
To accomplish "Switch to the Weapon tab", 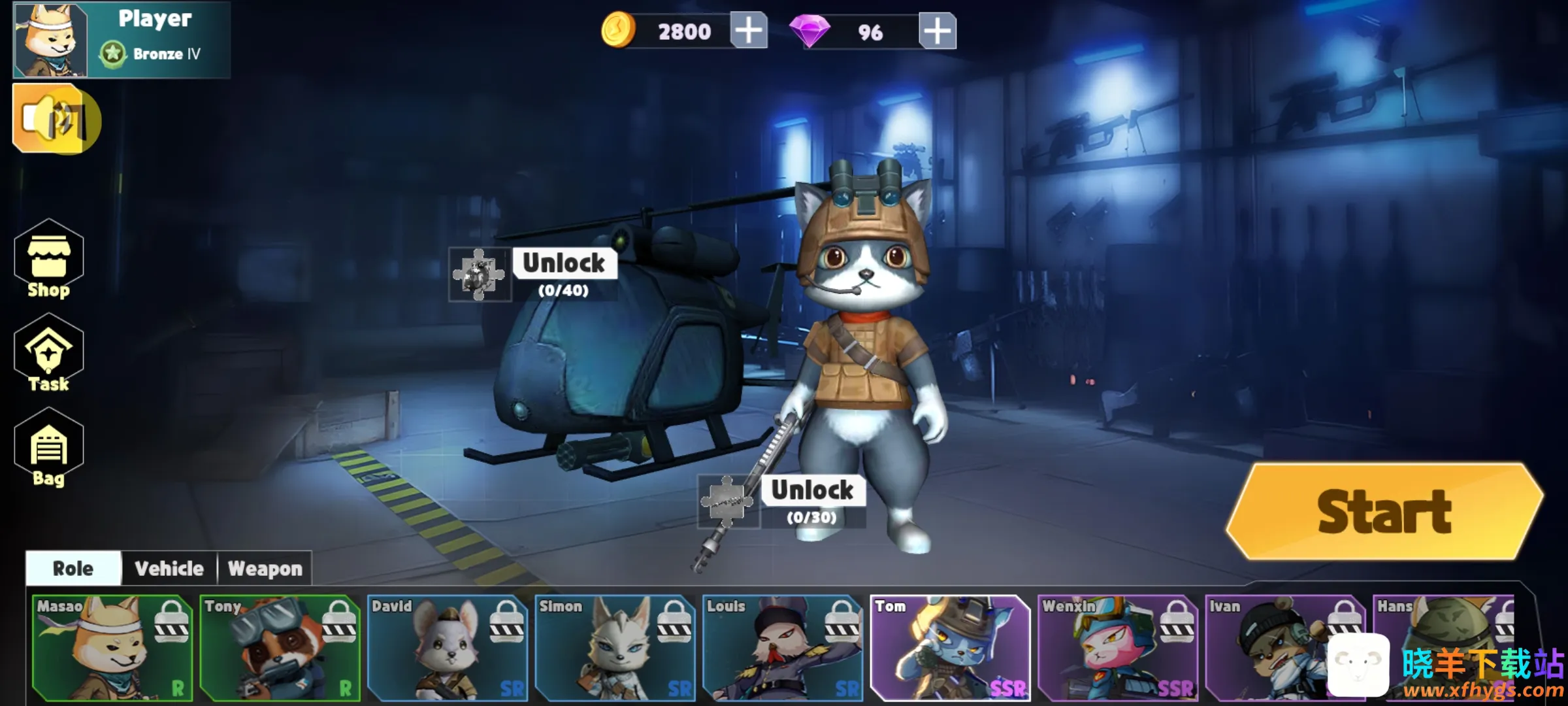I will tap(265, 569).
